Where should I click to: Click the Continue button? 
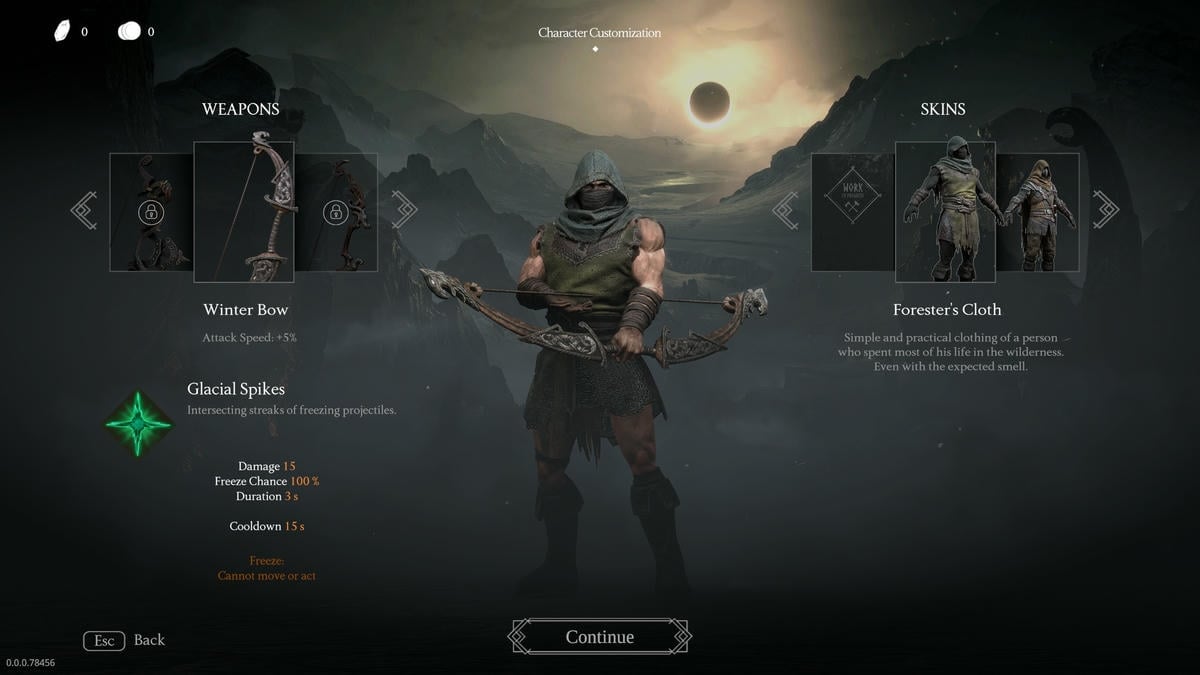pos(599,637)
